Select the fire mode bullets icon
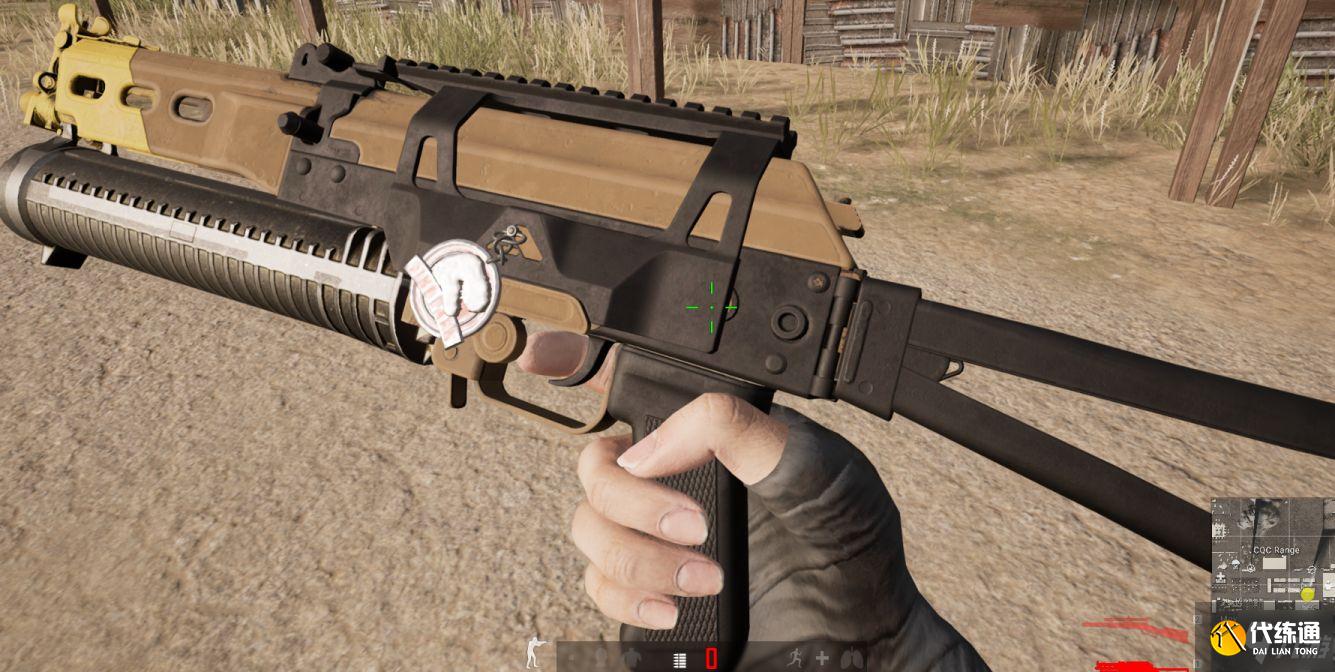The image size is (1335, 672). 680,659
